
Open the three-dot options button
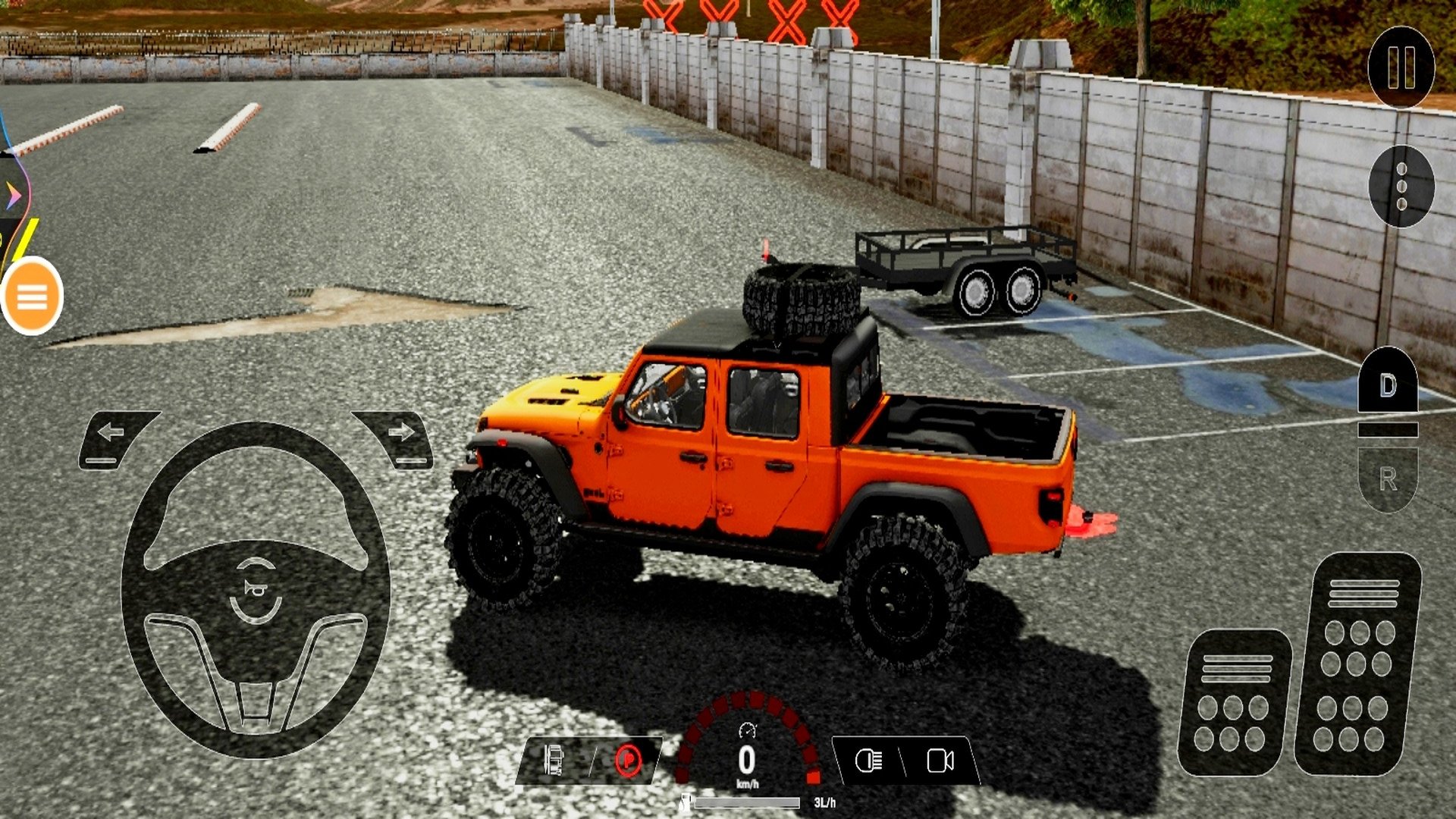coord(1401,186)
